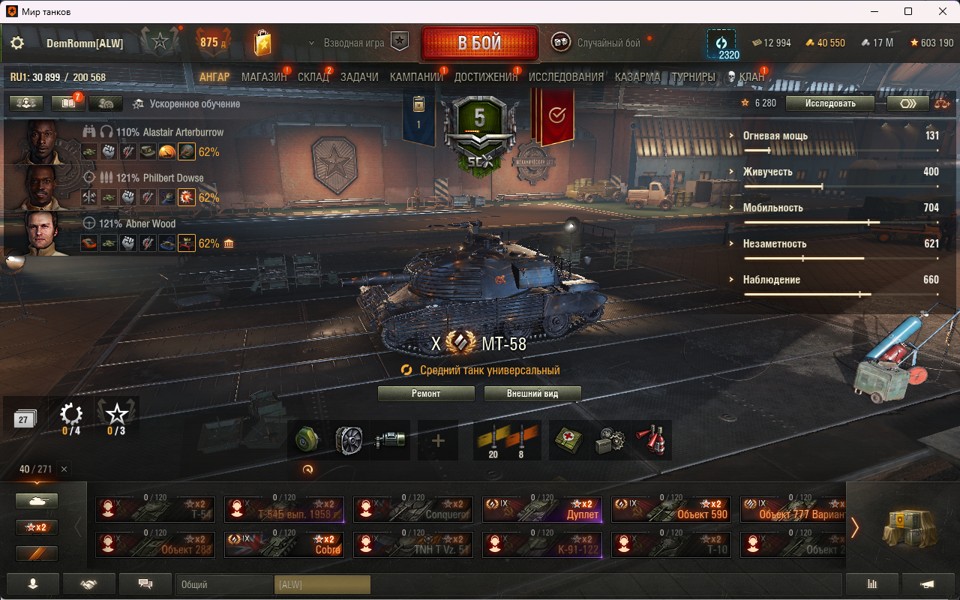Select the Дуплет tank card
The width and height of the screenshot is (960, 600).
click(x=541, y=509)
